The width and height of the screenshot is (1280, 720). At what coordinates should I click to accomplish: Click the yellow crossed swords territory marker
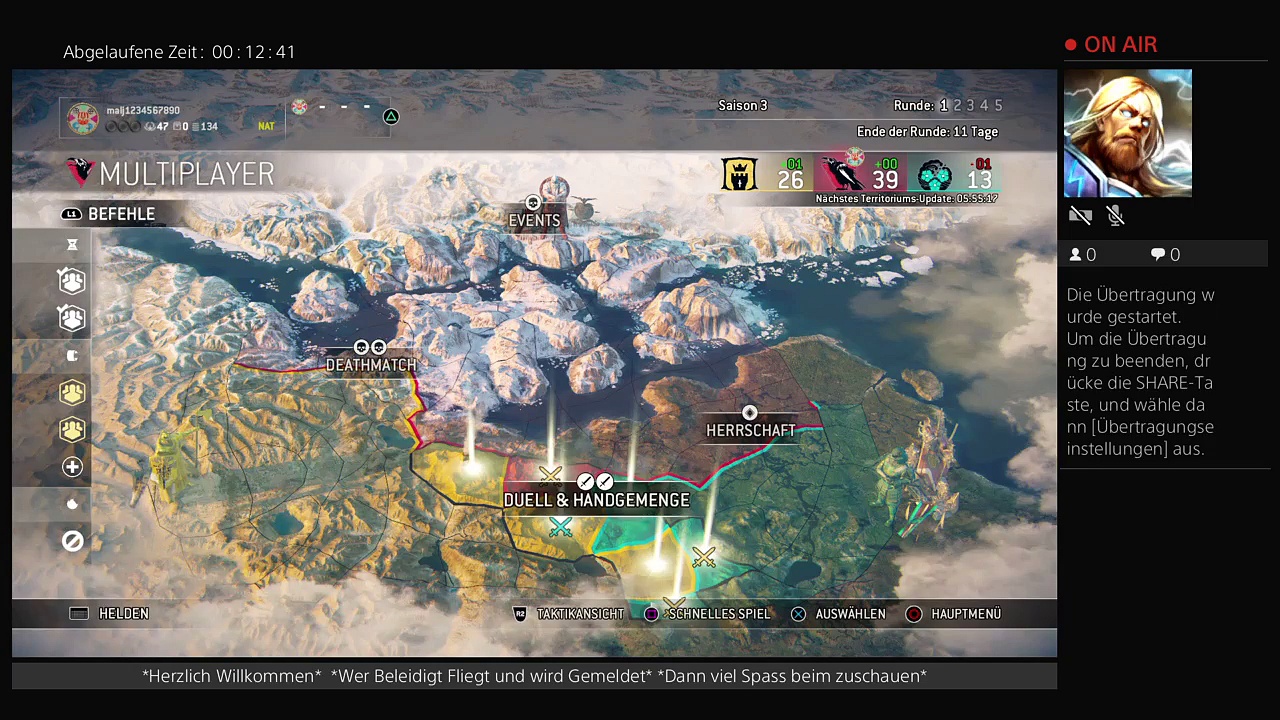click(x=704, y=556)
